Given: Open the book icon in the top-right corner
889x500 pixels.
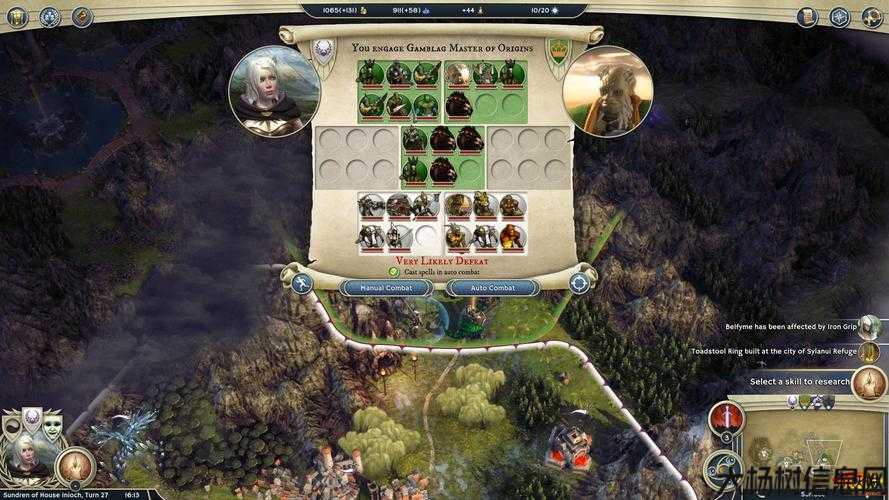Looking at the screenshot, I should (808, 16).
